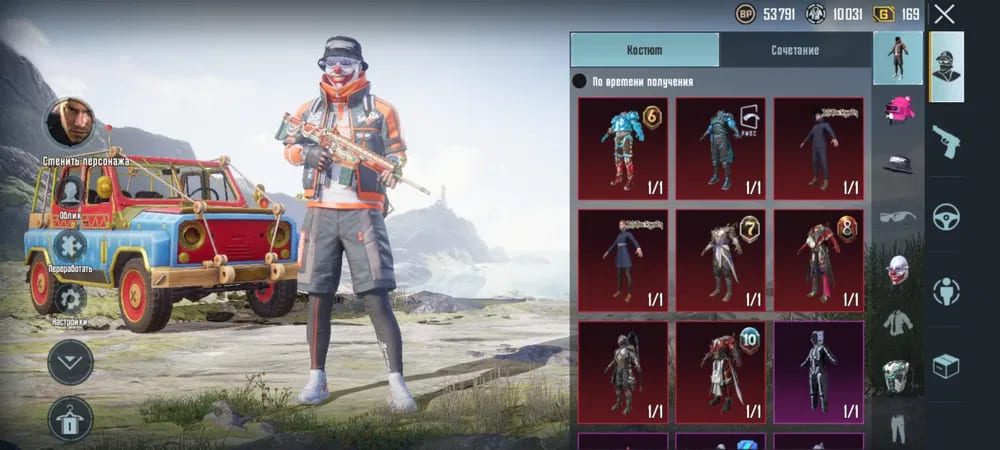Switch to the Костюм tab

644,50
